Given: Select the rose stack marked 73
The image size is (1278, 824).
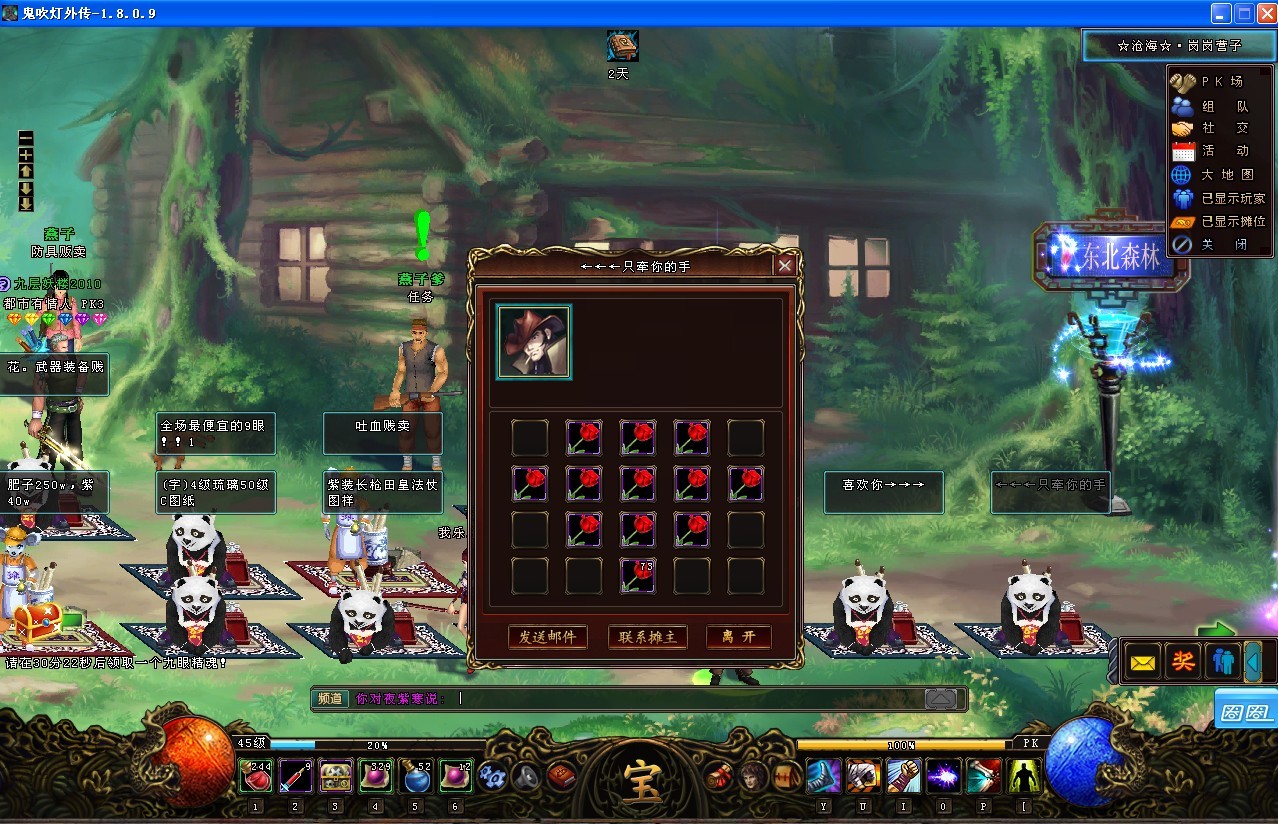Looking at the screenshot, I should pos(638,576).
